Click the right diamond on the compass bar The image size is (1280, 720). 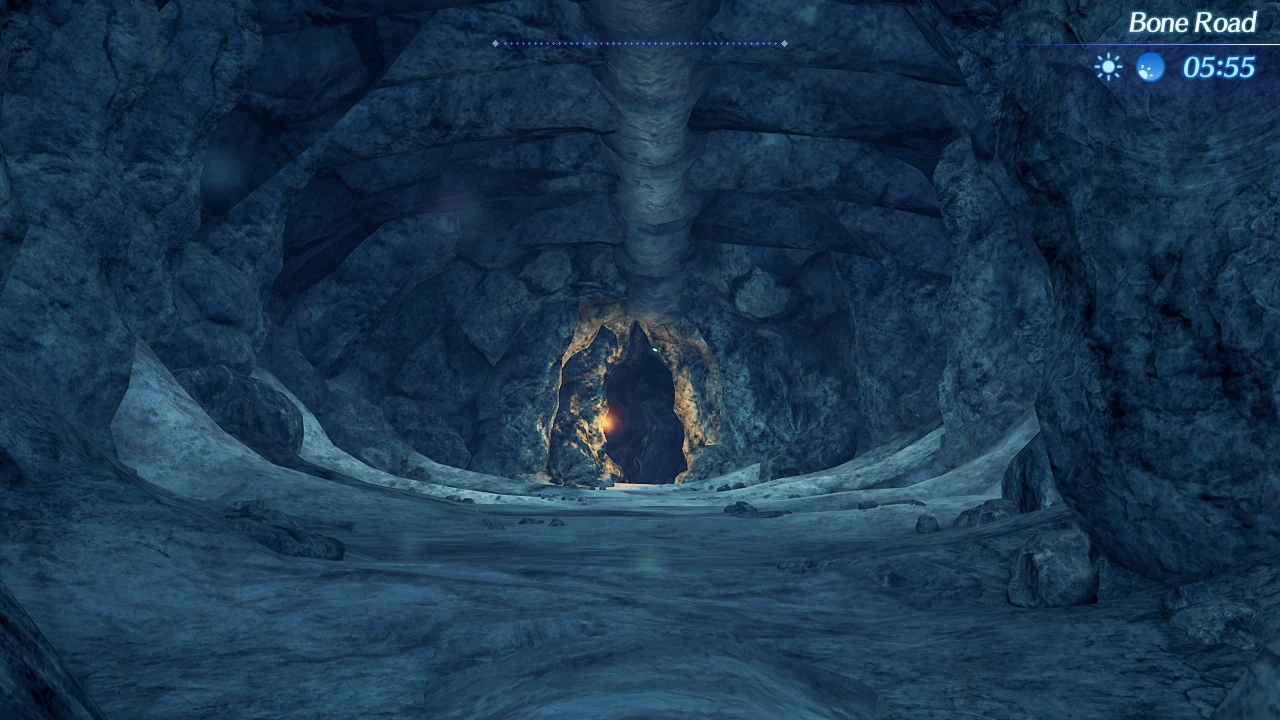click(x=785, y=43)
